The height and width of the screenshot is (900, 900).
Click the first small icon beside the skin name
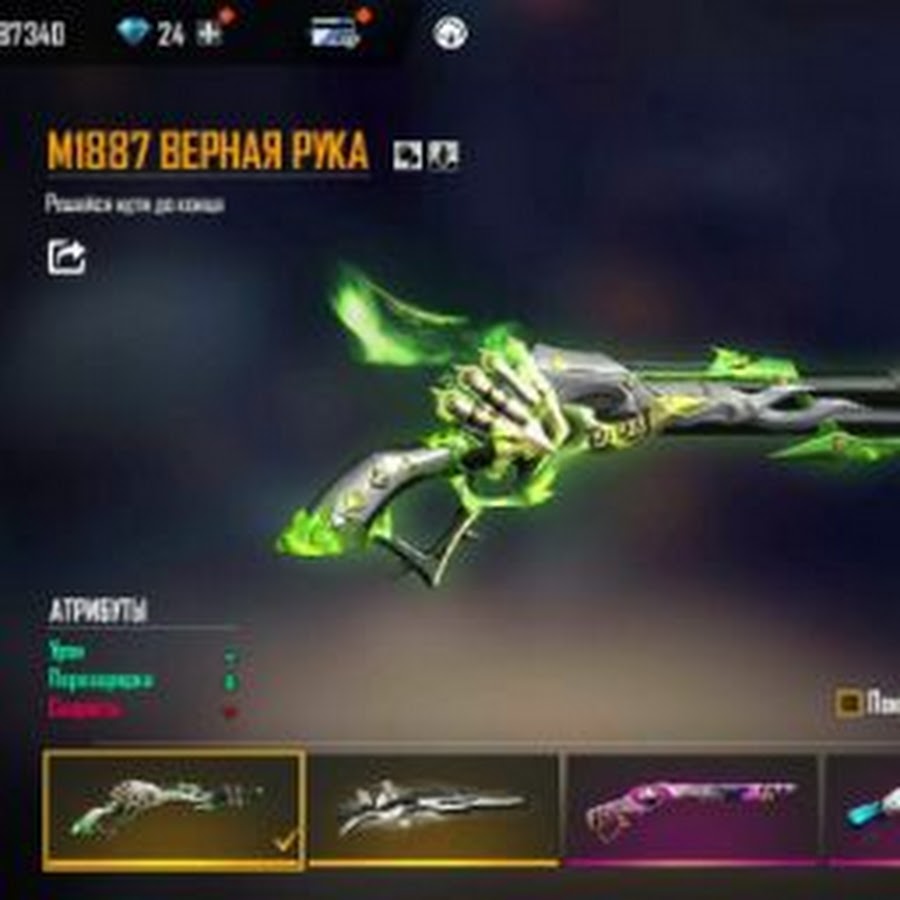[x=406, y=154]
